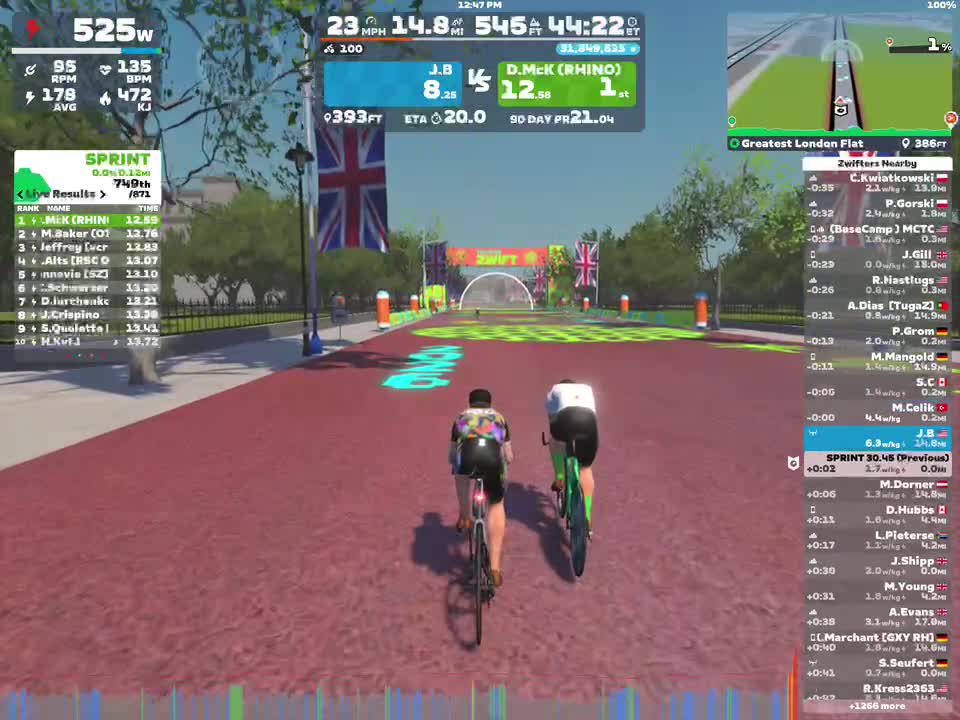Select L.Pieterse in the nearby riders list

pyautogui.click(x=877, y=540)
